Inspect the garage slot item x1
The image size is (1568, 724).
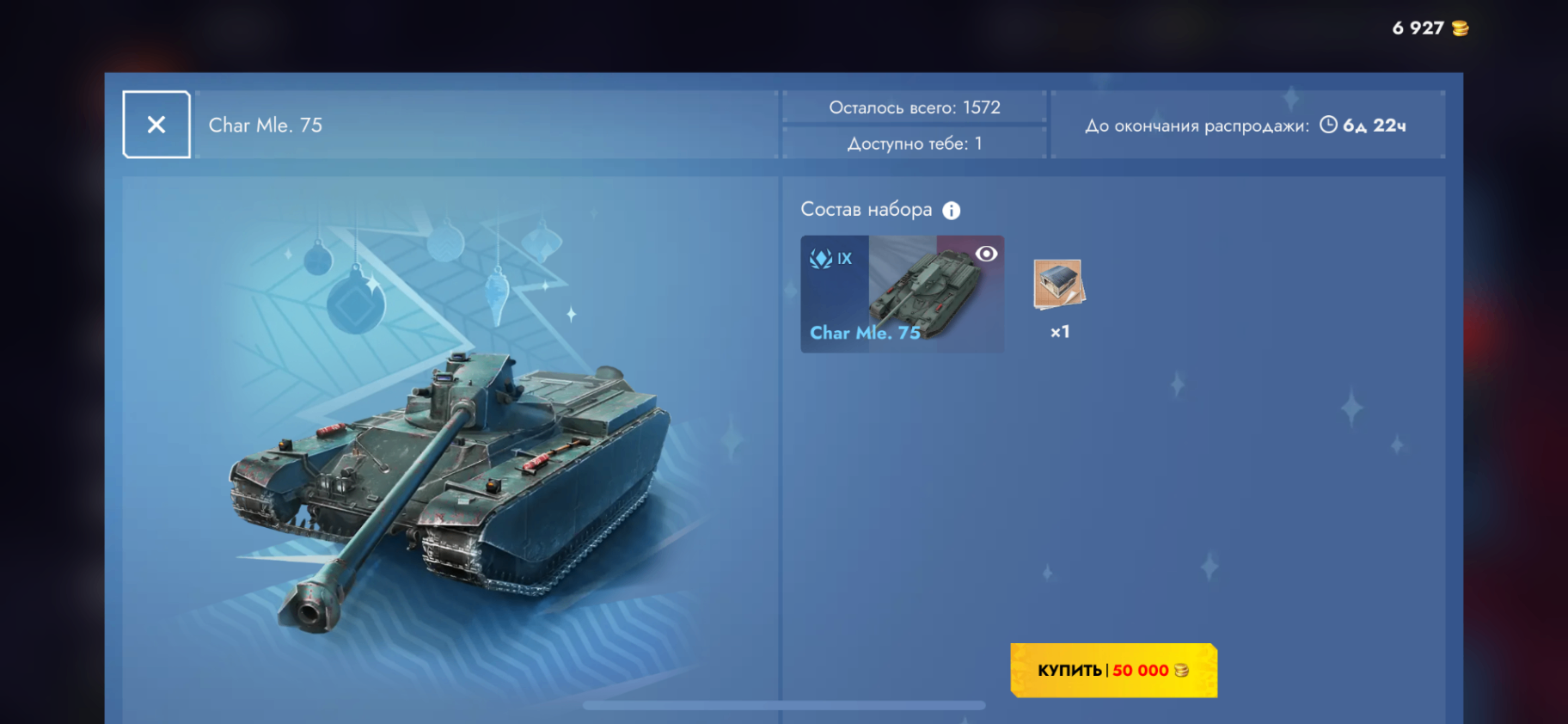coord(1059,285)
